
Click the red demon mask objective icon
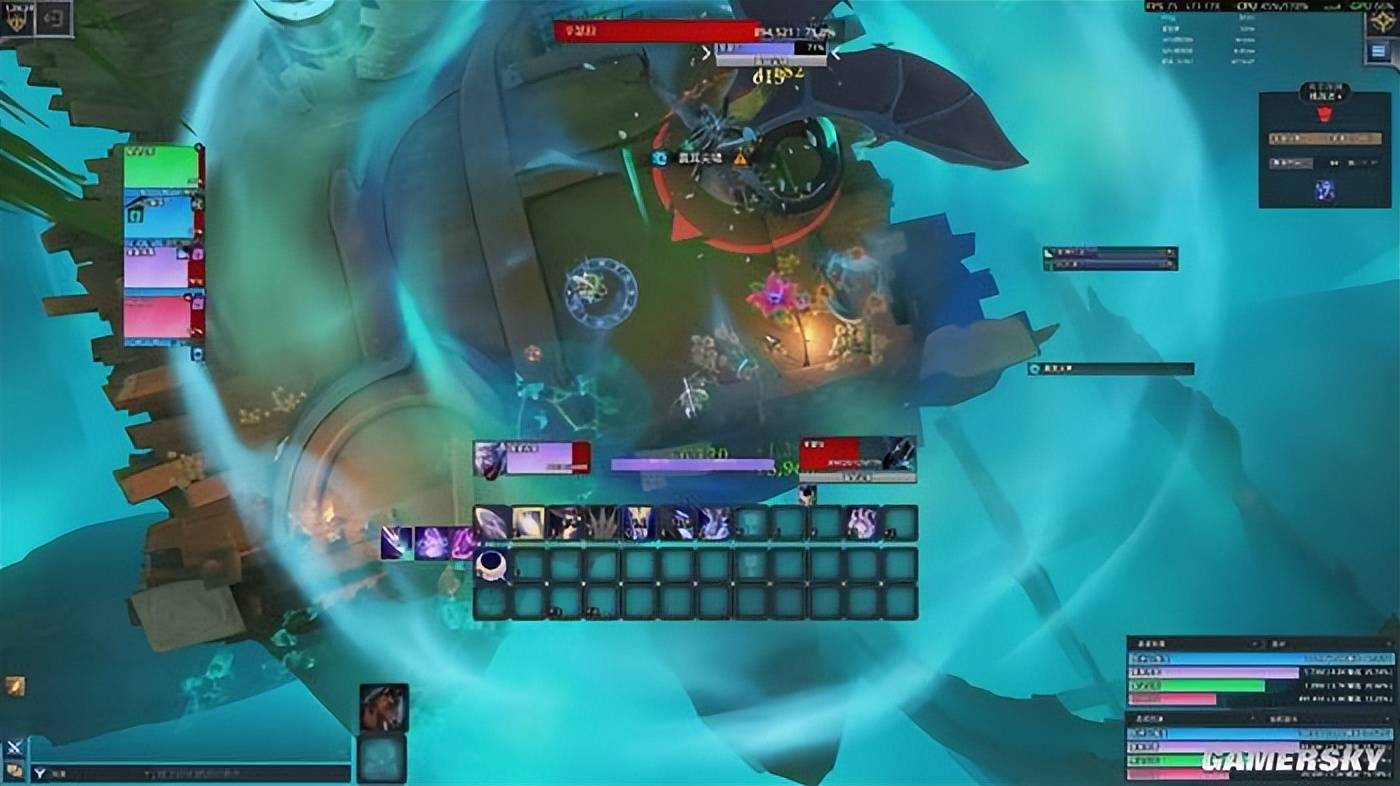pyautogui.click(x=1325, y=115)
